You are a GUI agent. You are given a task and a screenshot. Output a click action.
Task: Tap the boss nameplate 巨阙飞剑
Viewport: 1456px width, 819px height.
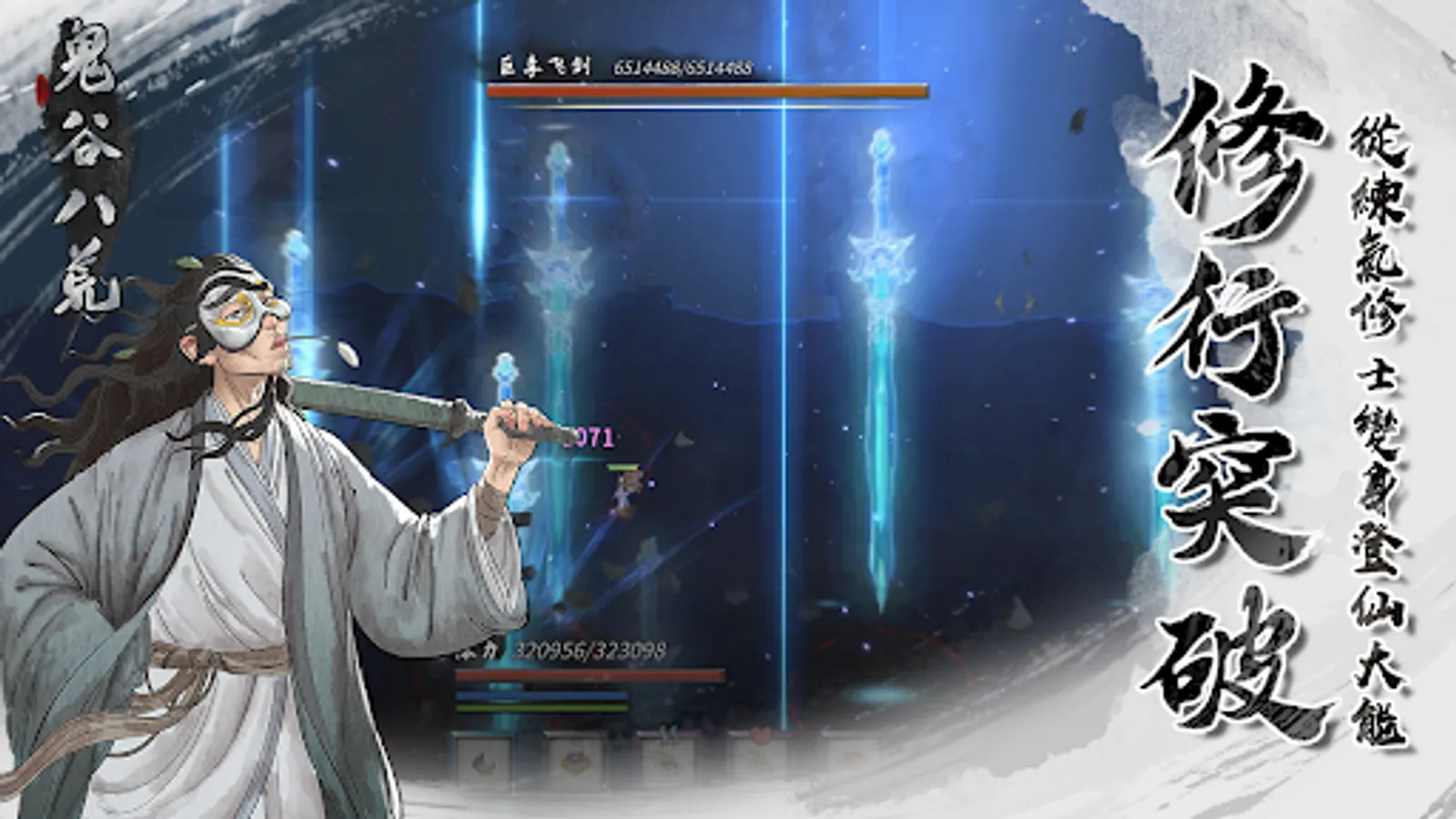[546, 65]
